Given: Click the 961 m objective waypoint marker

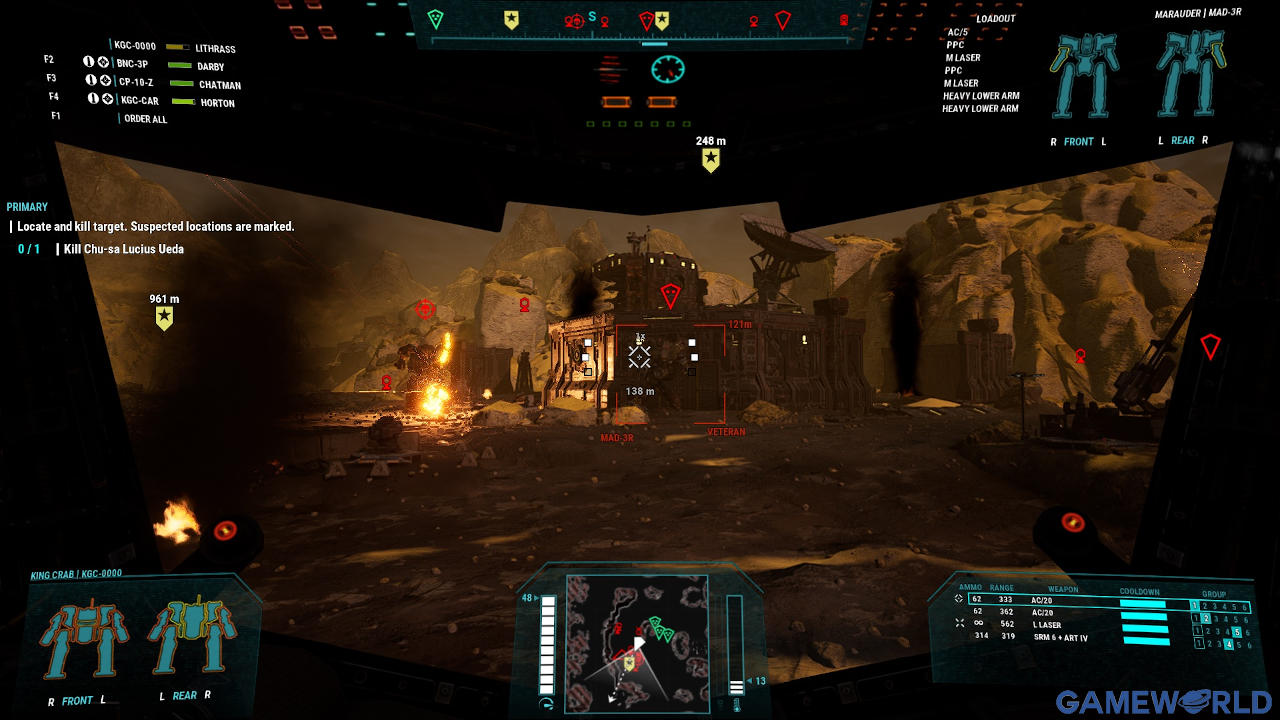Looking at the screenshot, I should (164, 318).
